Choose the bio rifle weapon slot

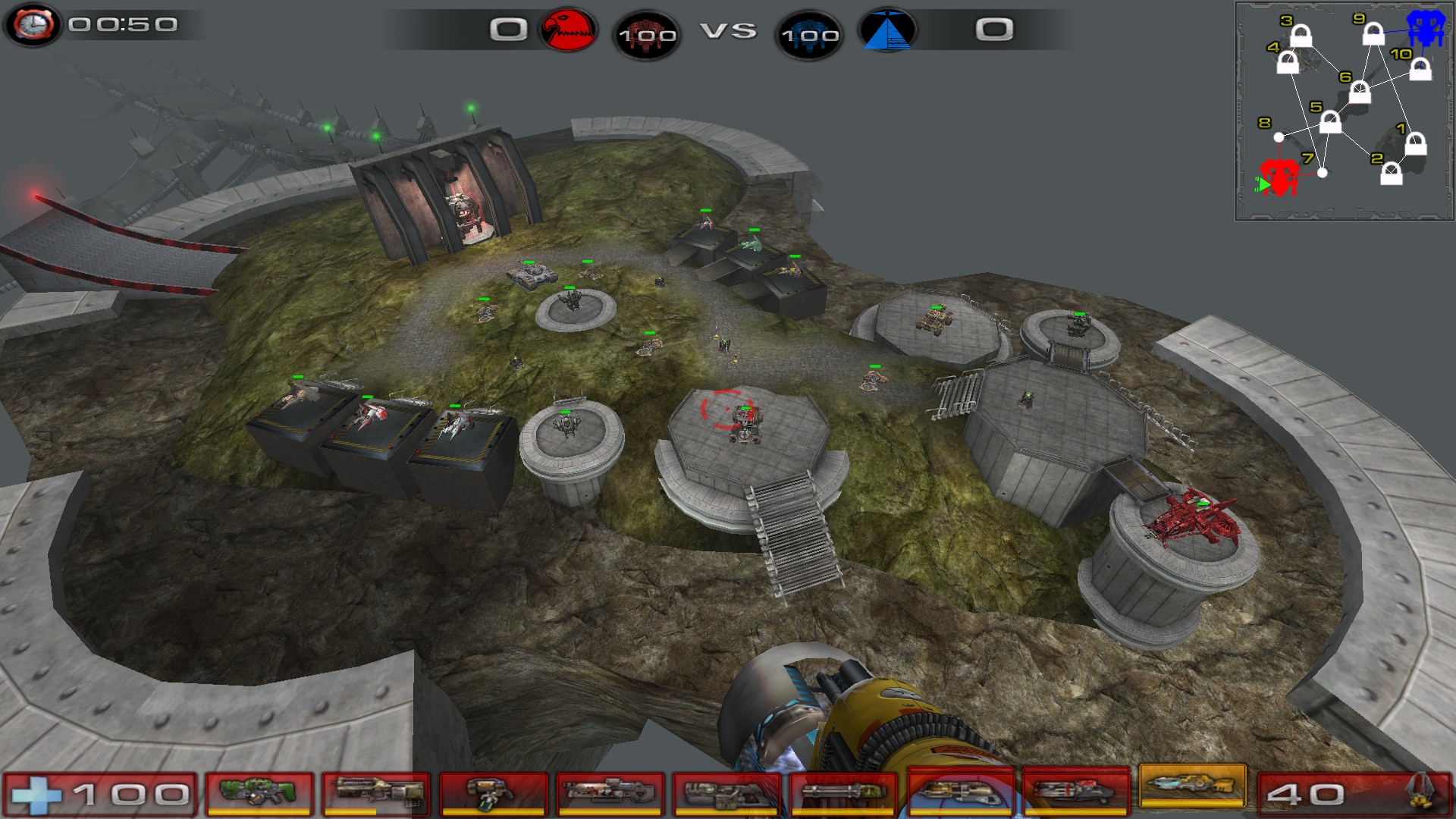tap(493, 792)
